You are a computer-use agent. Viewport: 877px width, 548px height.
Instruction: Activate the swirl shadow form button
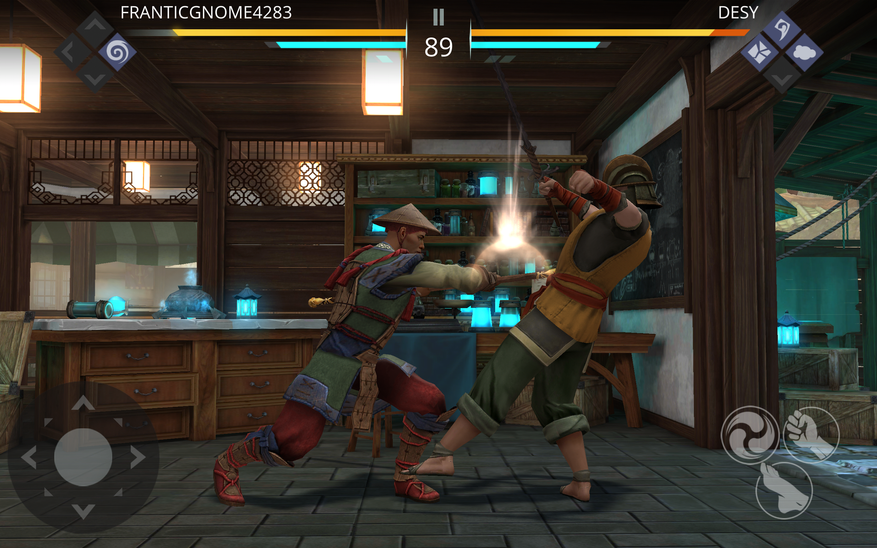(x=750, y=435)
